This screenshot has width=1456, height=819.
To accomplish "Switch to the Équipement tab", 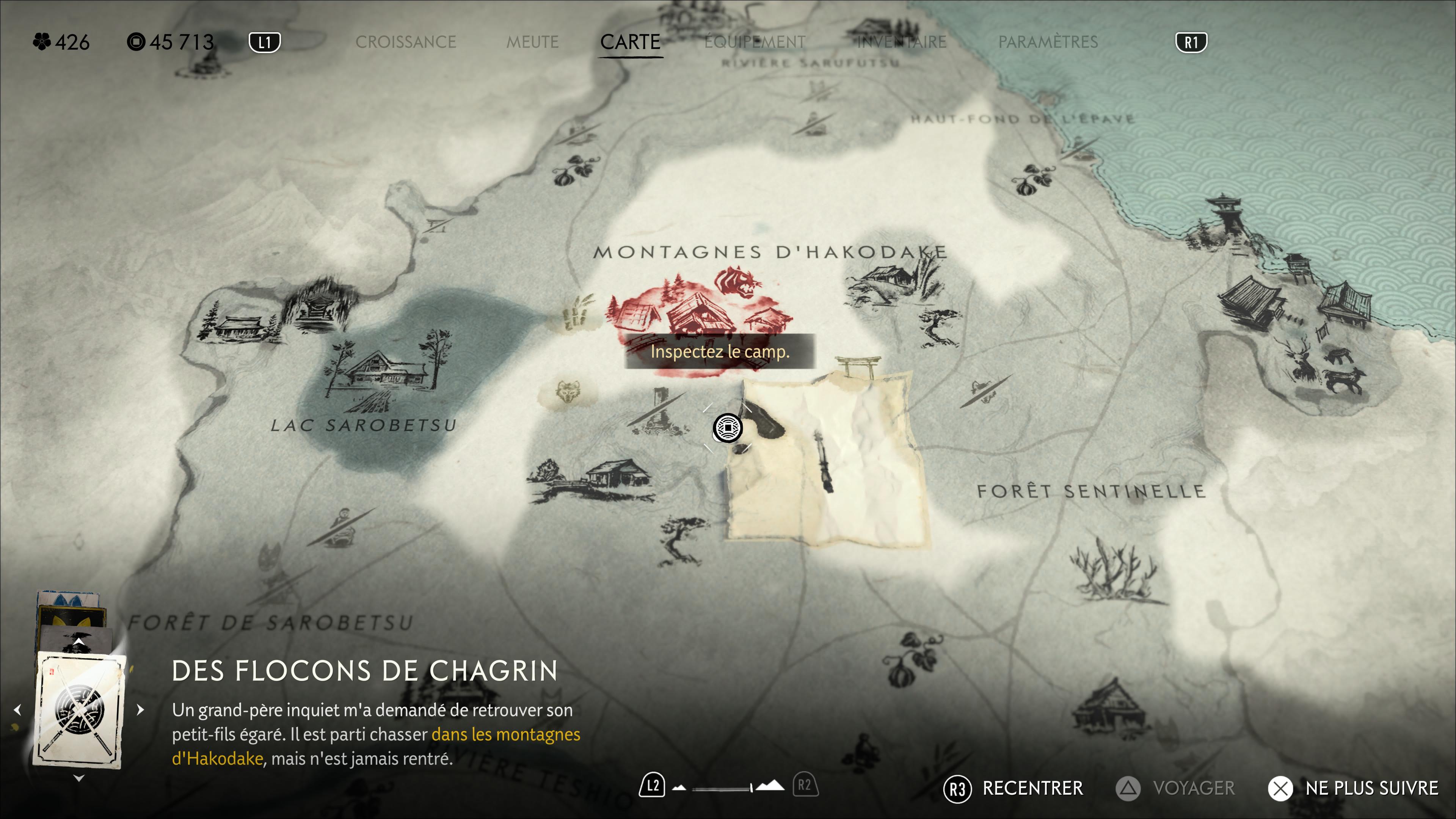I will pyautogui.click(x=755, y=42).
